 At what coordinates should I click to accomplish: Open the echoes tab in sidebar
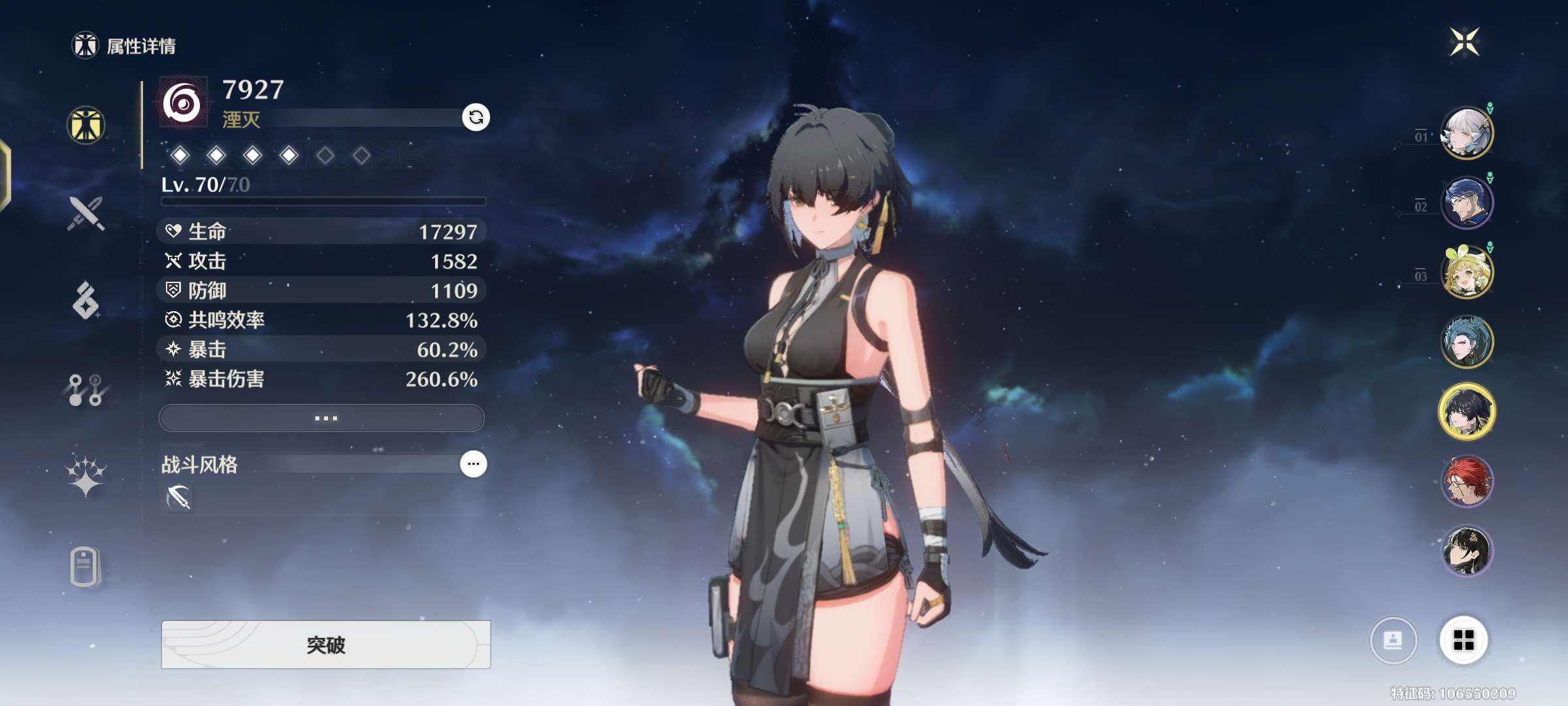(x=86, y=300)
